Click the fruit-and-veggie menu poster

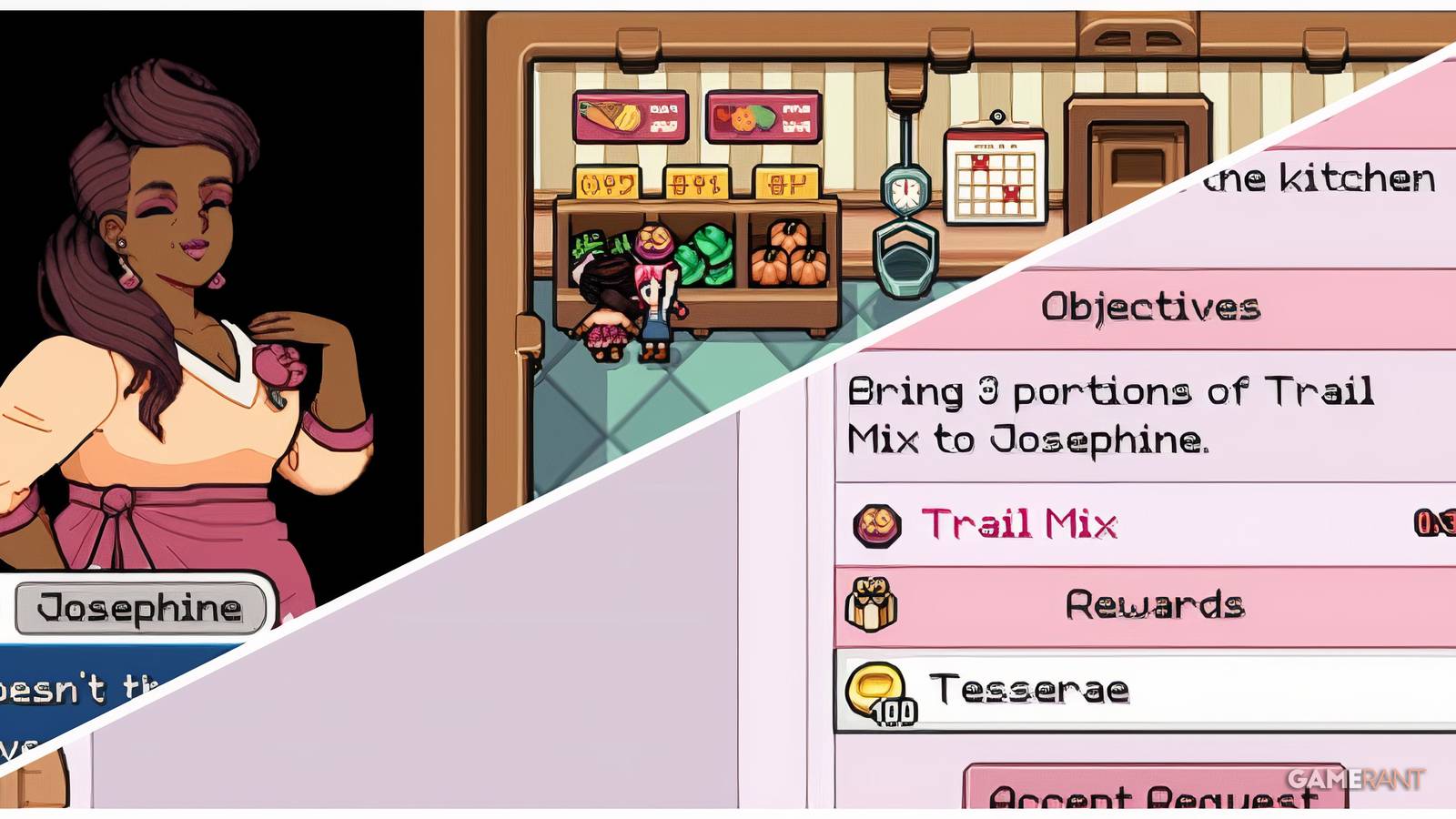[x=763, y=116]
